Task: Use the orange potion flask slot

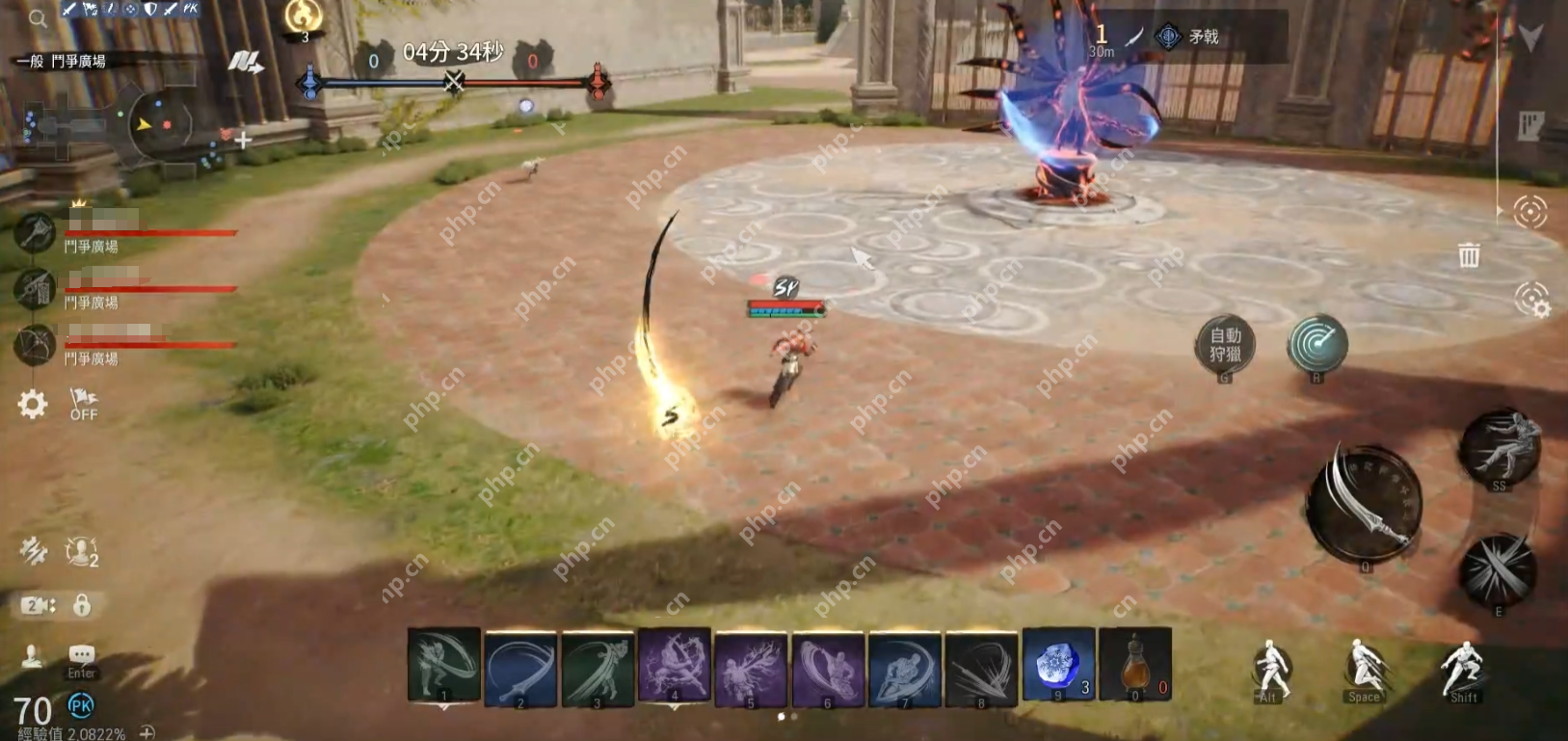Action: coord(1135,665)
